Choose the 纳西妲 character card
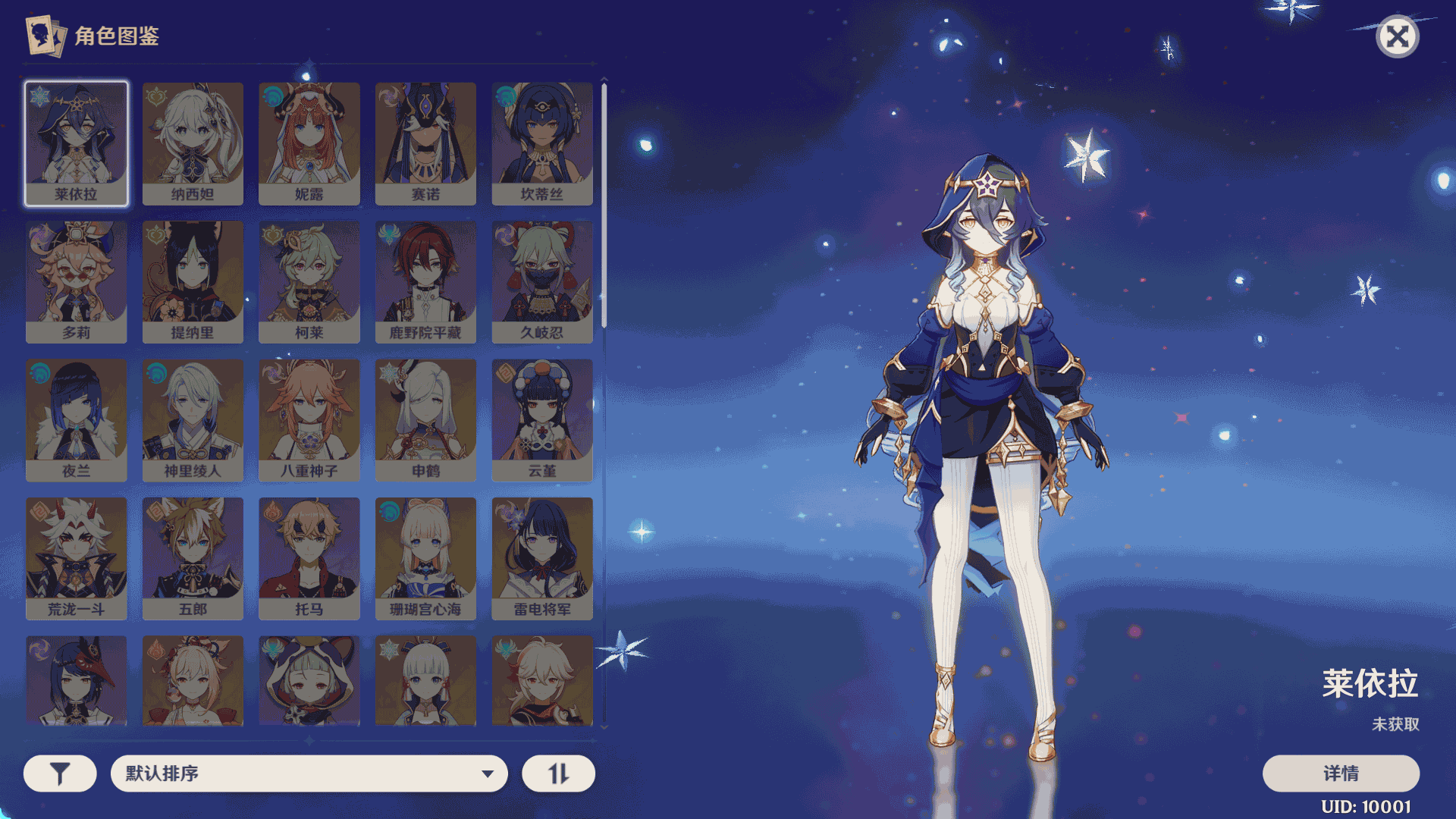Image resolution: width=1456 pixels, height=819 pixels. pyautogui.click(x=193, y=143)
